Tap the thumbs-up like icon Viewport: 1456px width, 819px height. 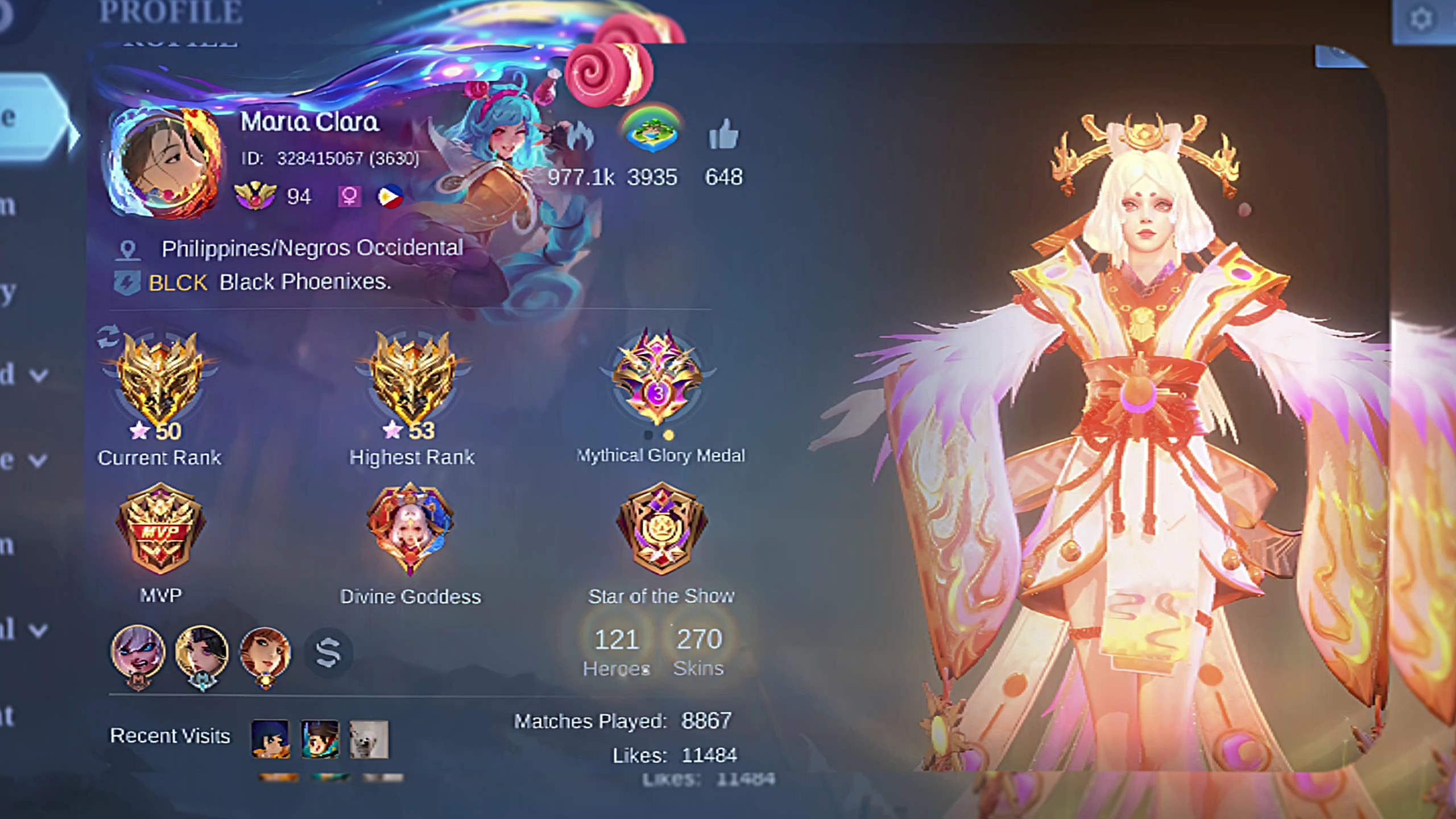tap(723, 135)
